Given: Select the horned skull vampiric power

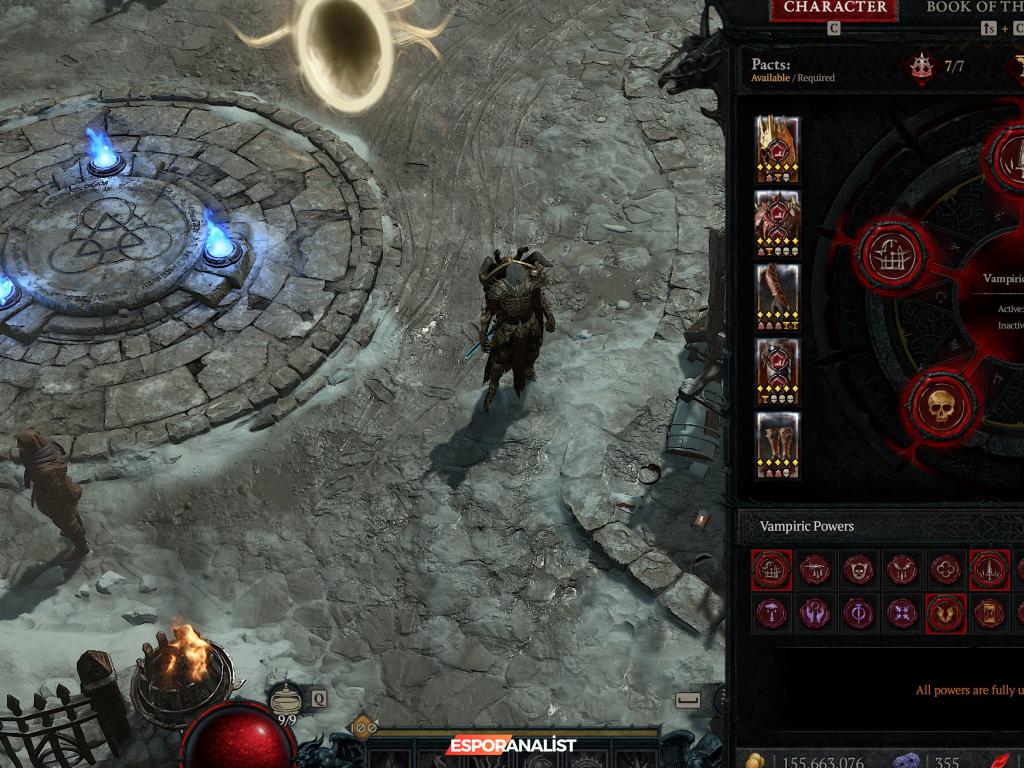Looking at the screenshot, I should pyautogui.click(x=858, y=570).
